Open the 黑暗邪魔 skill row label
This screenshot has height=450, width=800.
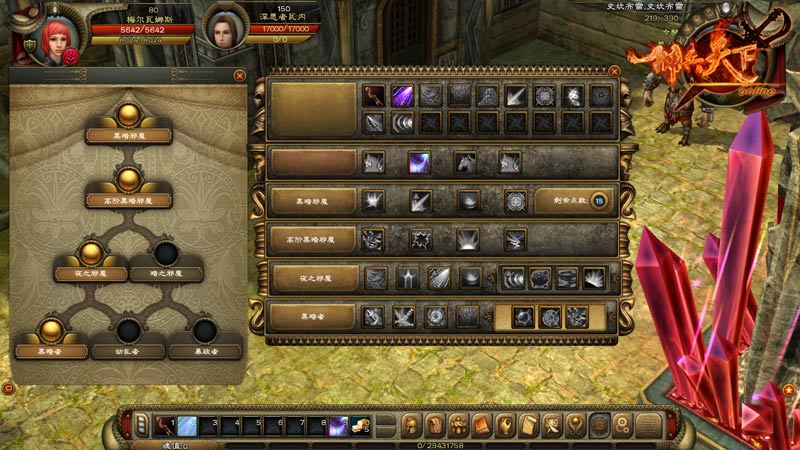click(311, 200)
